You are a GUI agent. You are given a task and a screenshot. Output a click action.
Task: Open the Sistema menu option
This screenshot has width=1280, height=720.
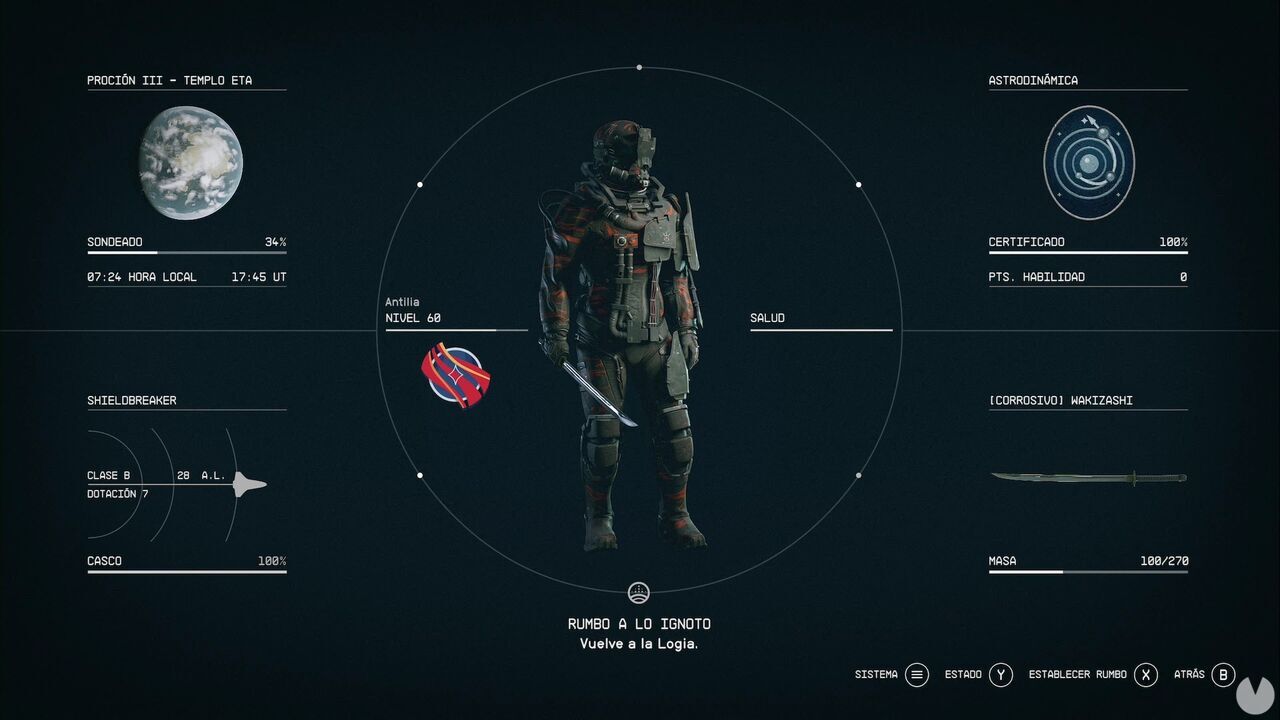[x=916, y=675]
